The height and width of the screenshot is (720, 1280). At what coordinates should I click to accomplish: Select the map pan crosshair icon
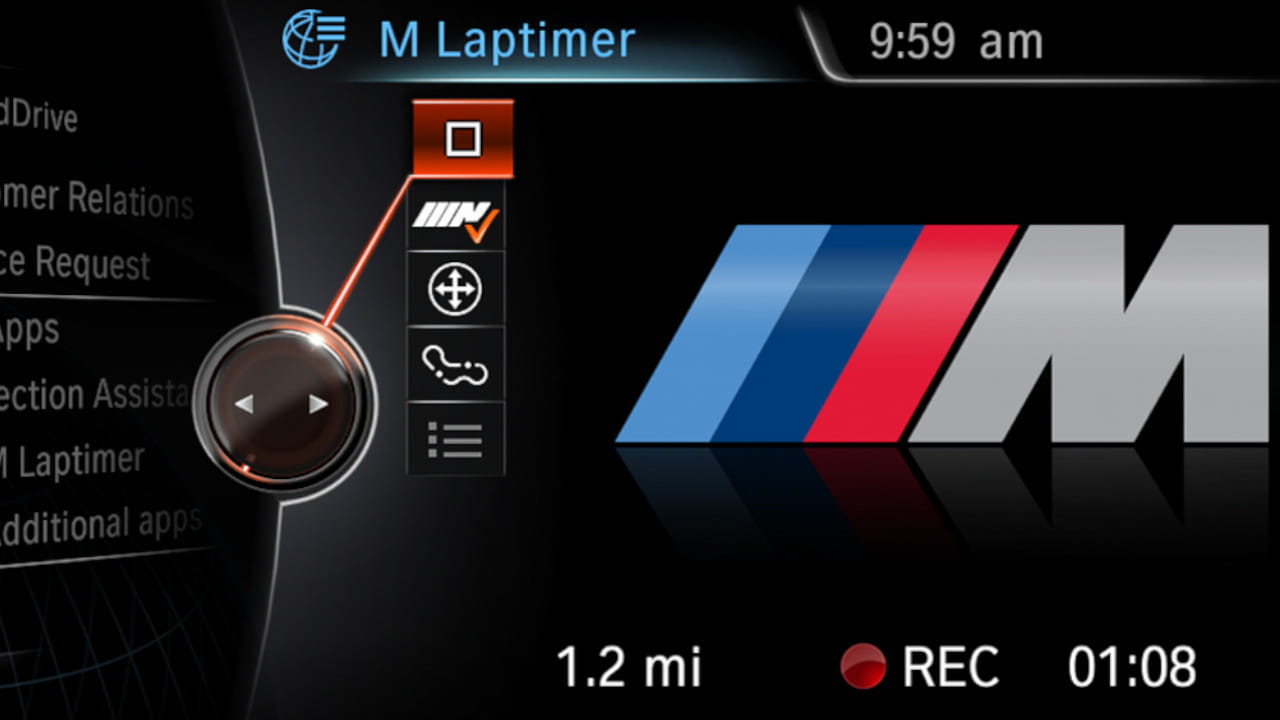(x=456, y=289)
